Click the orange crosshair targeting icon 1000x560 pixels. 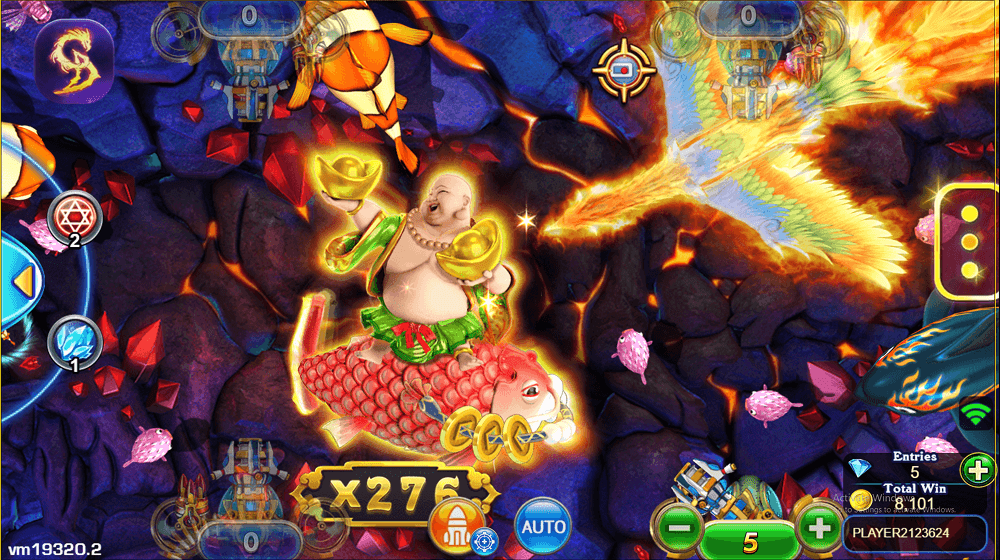pyautogui.click(x=624, y=68)
